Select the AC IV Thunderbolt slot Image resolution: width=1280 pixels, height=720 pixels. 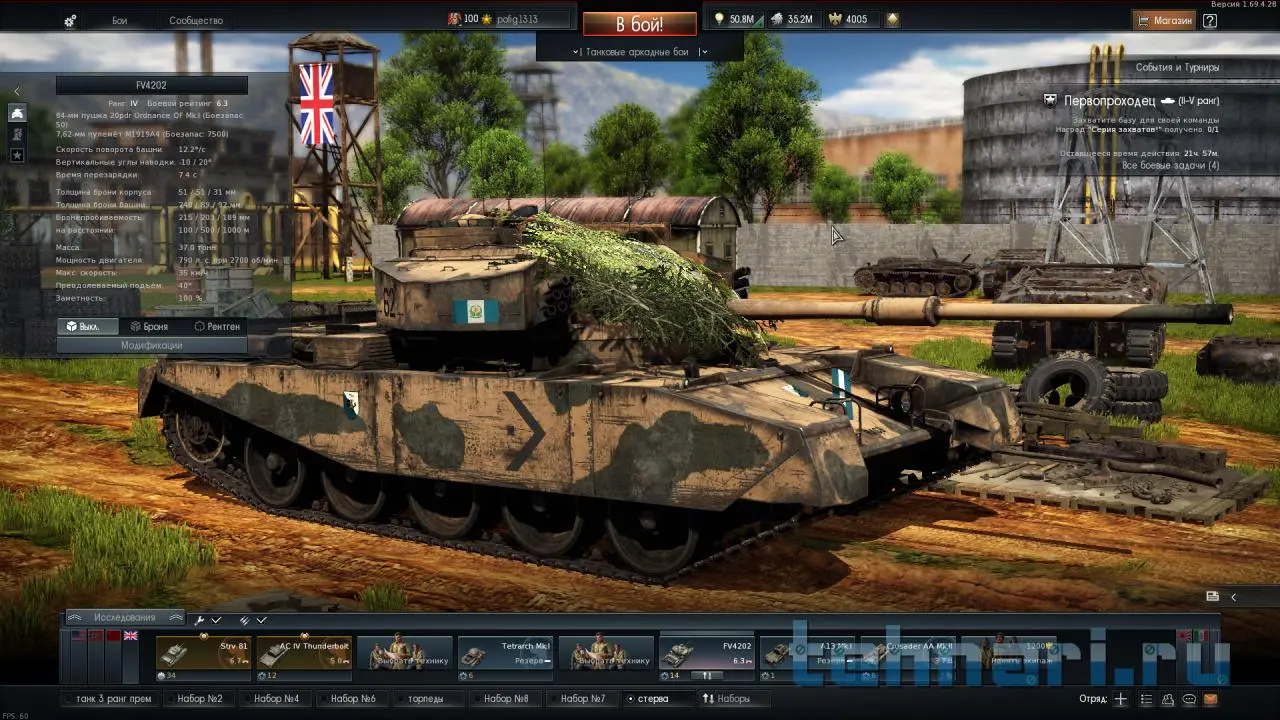(304, 654)
